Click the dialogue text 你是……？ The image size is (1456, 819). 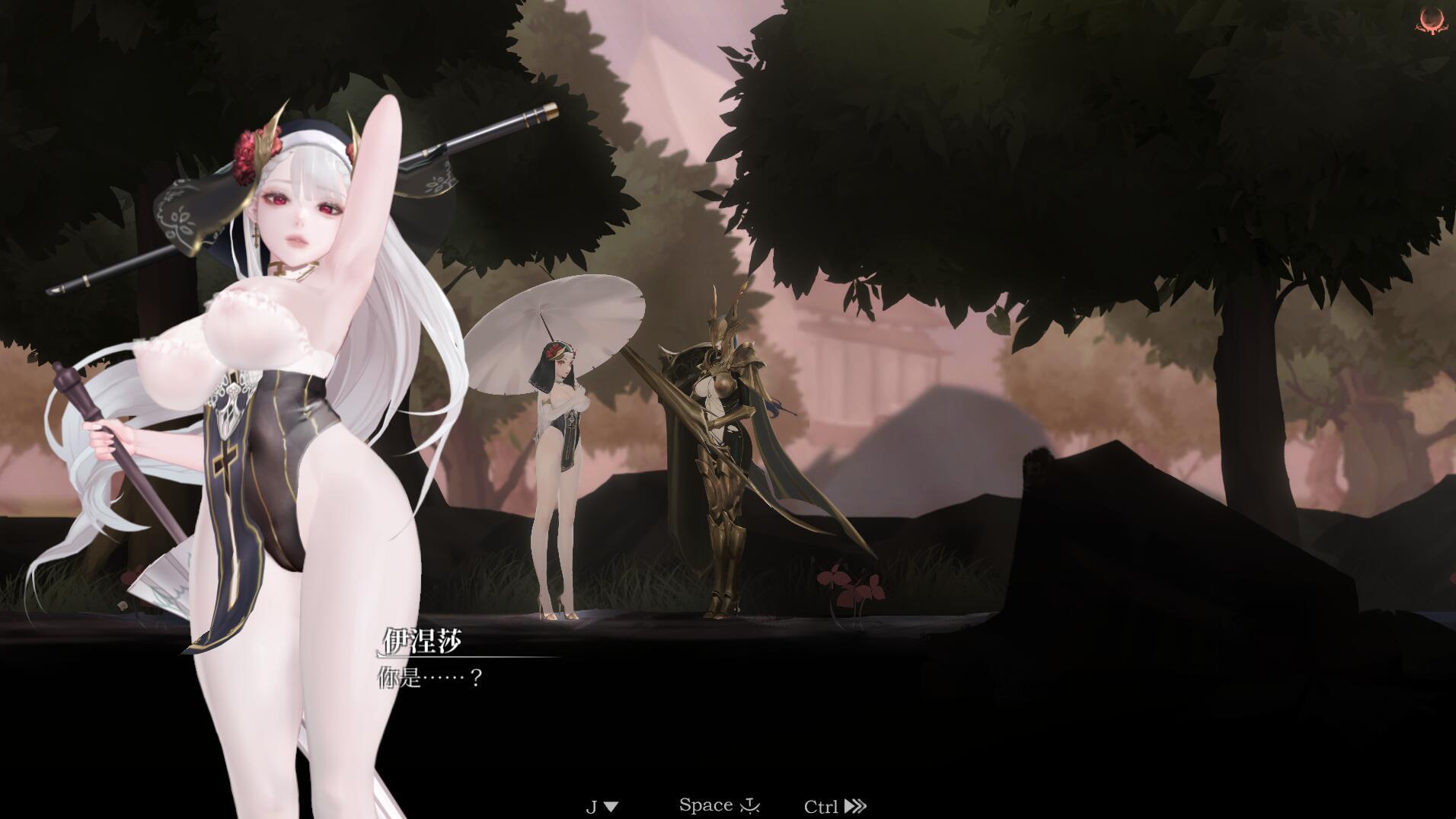[x=430, y=677]
